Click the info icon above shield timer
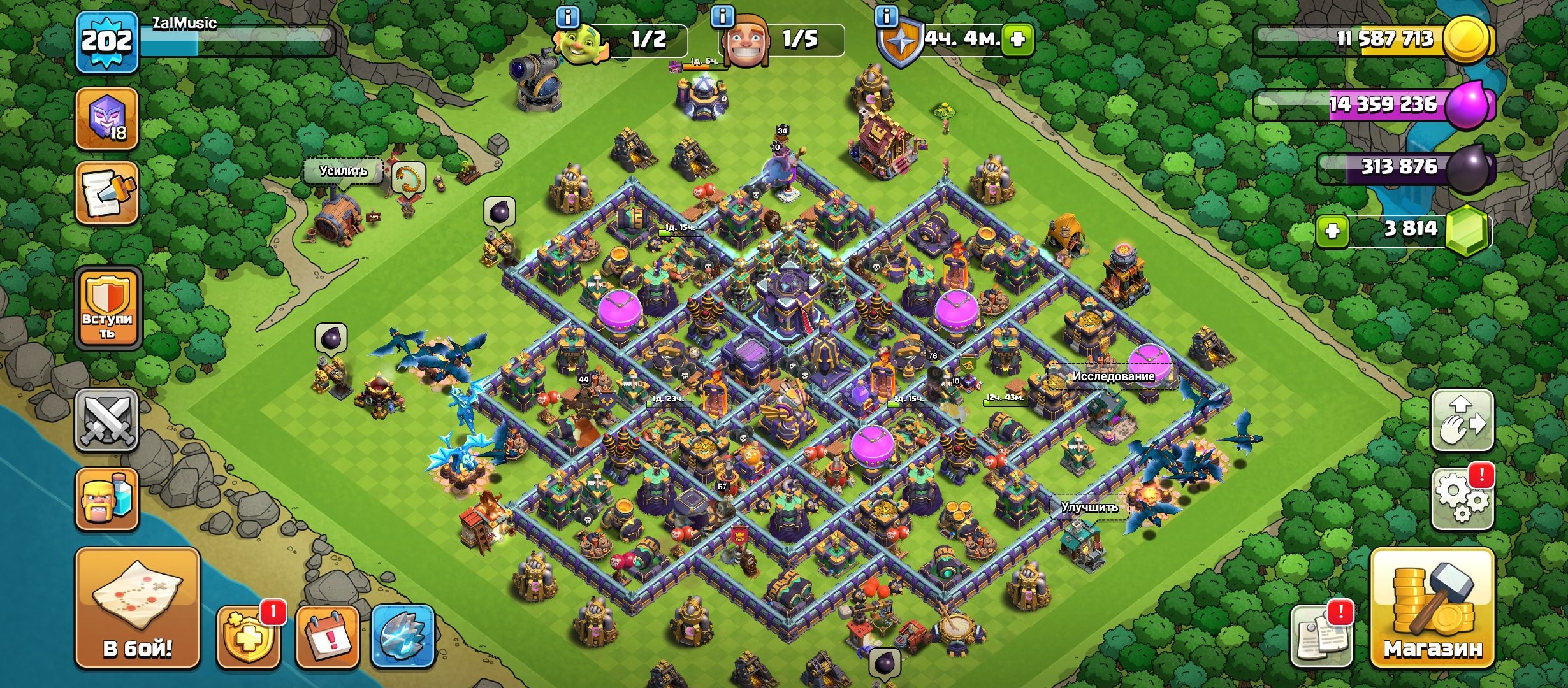The width and height of the screenshot is (1568, 688). click(886, 17)
